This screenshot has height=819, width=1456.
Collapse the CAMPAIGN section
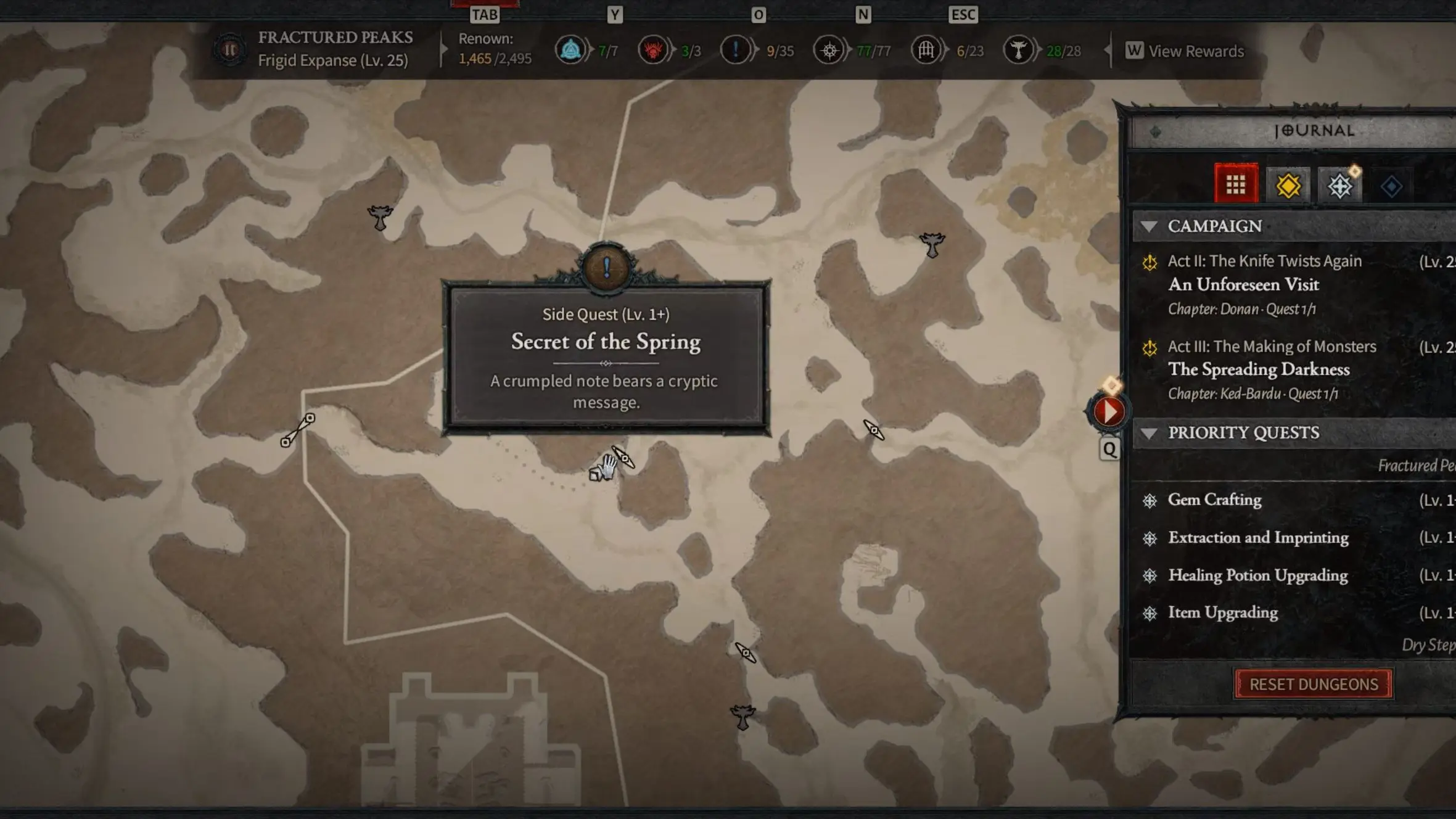tap(1151, 226)
